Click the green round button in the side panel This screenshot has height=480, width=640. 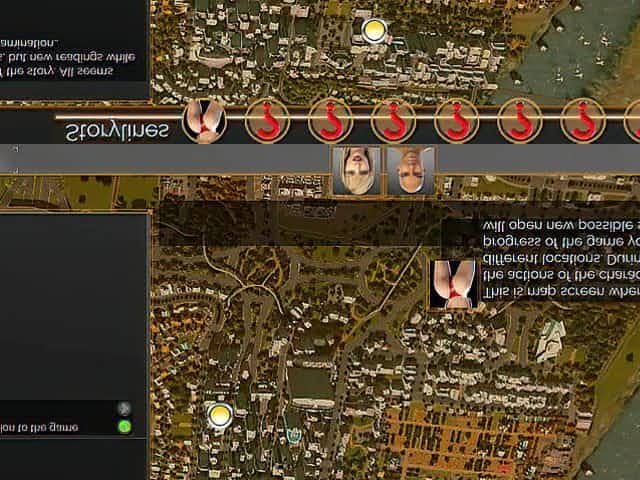[124, 427]
